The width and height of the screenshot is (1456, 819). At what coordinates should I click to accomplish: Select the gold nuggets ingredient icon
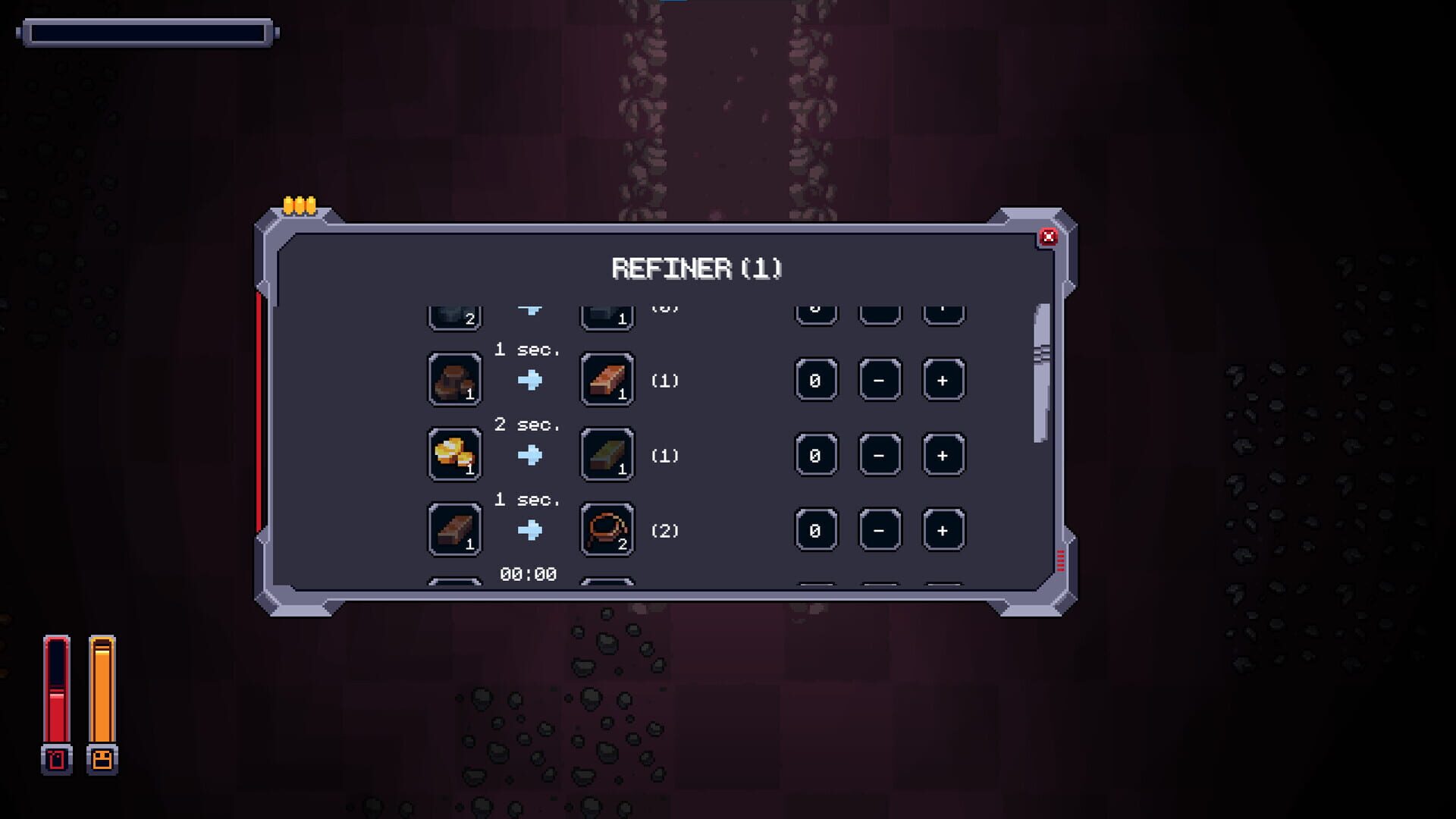point(453,454)
